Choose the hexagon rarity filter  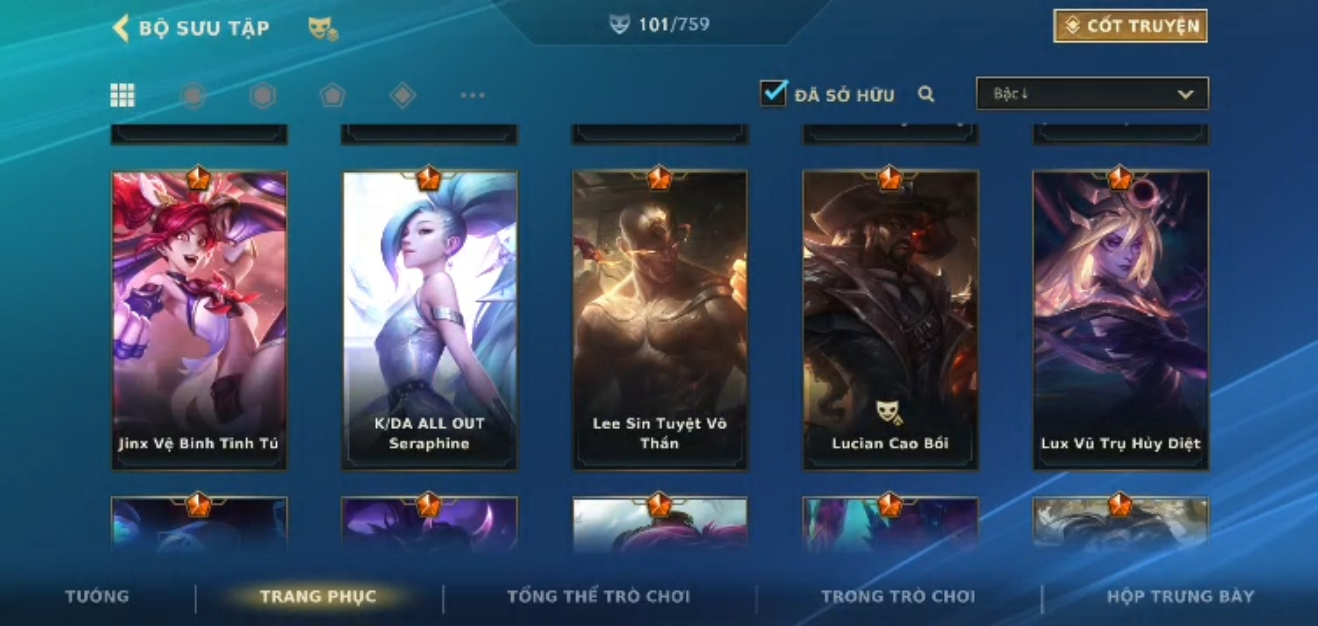pos(262,95)
